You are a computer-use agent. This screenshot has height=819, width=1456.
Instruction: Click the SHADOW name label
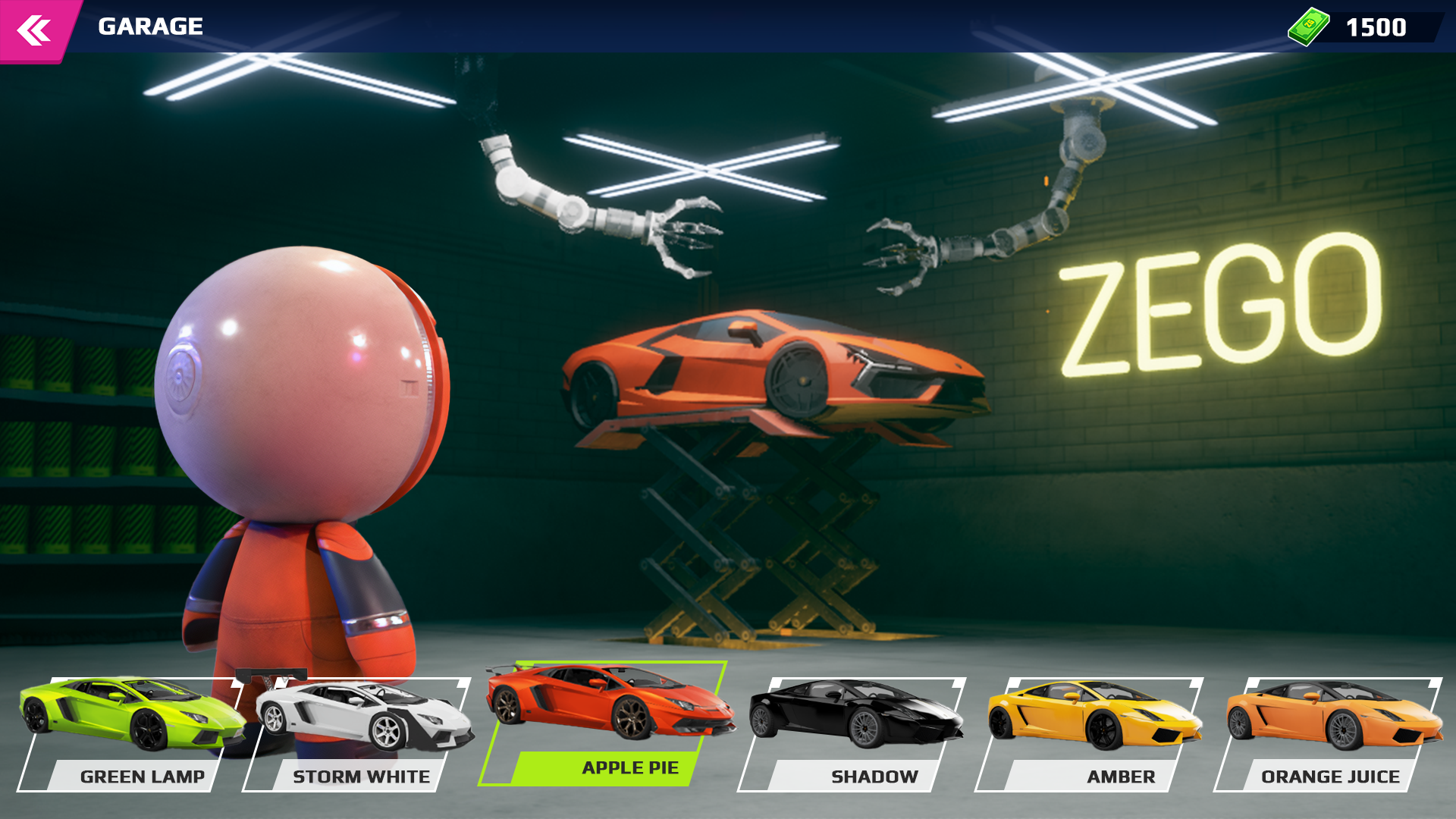pyautogui.click(x=874, y=776)
